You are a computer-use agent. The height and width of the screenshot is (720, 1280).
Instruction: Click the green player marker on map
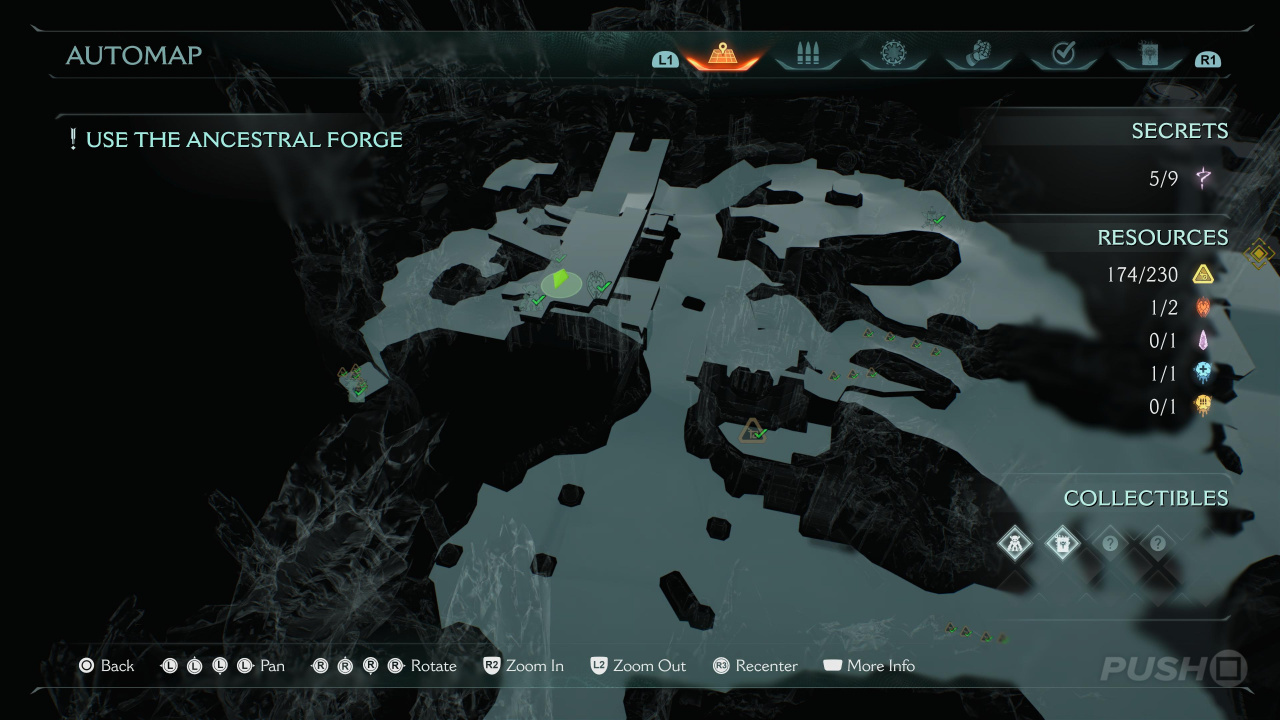pyautogui.click(x=561, y=281)
